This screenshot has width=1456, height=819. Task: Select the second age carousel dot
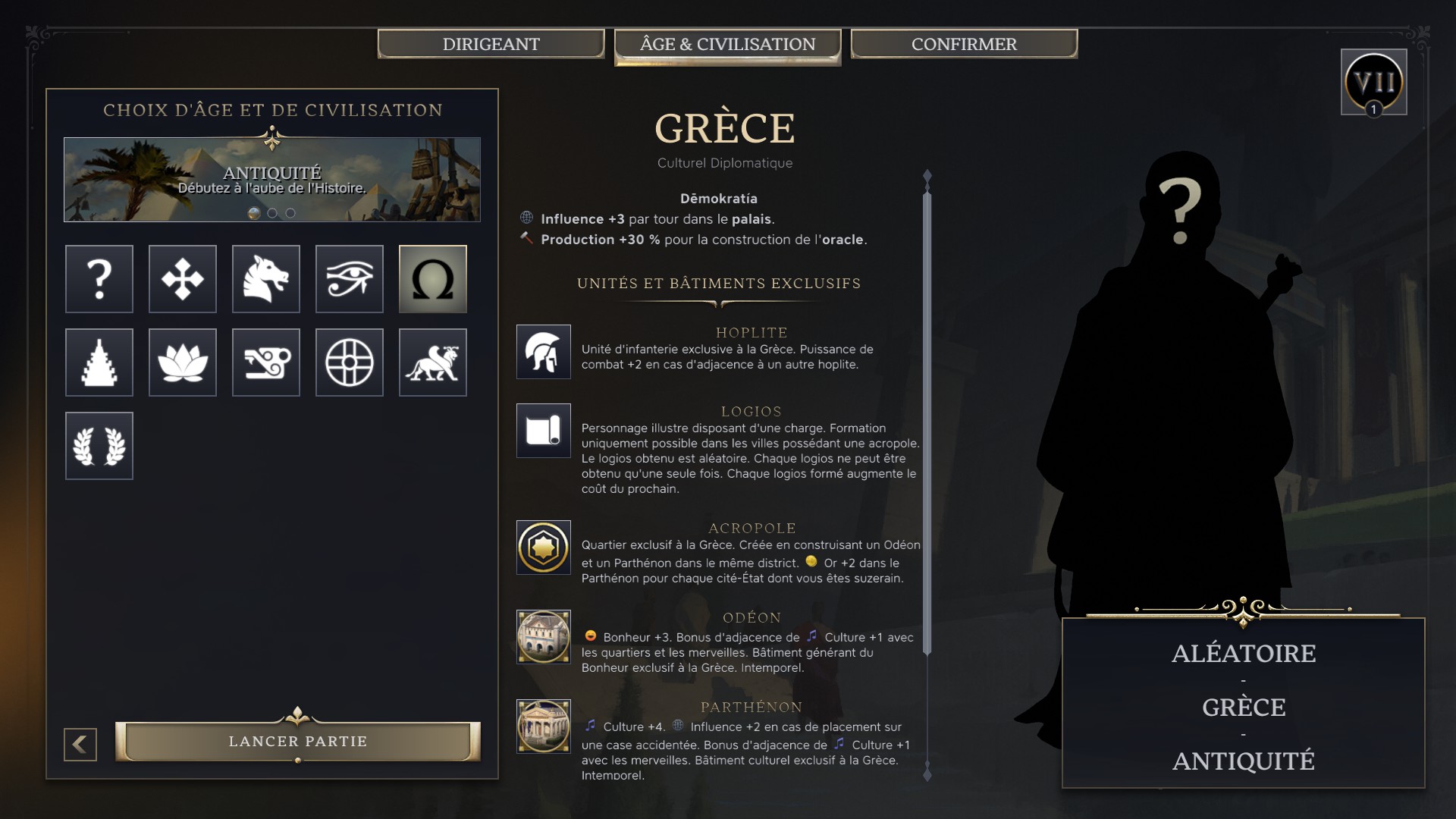coord(271,213)
